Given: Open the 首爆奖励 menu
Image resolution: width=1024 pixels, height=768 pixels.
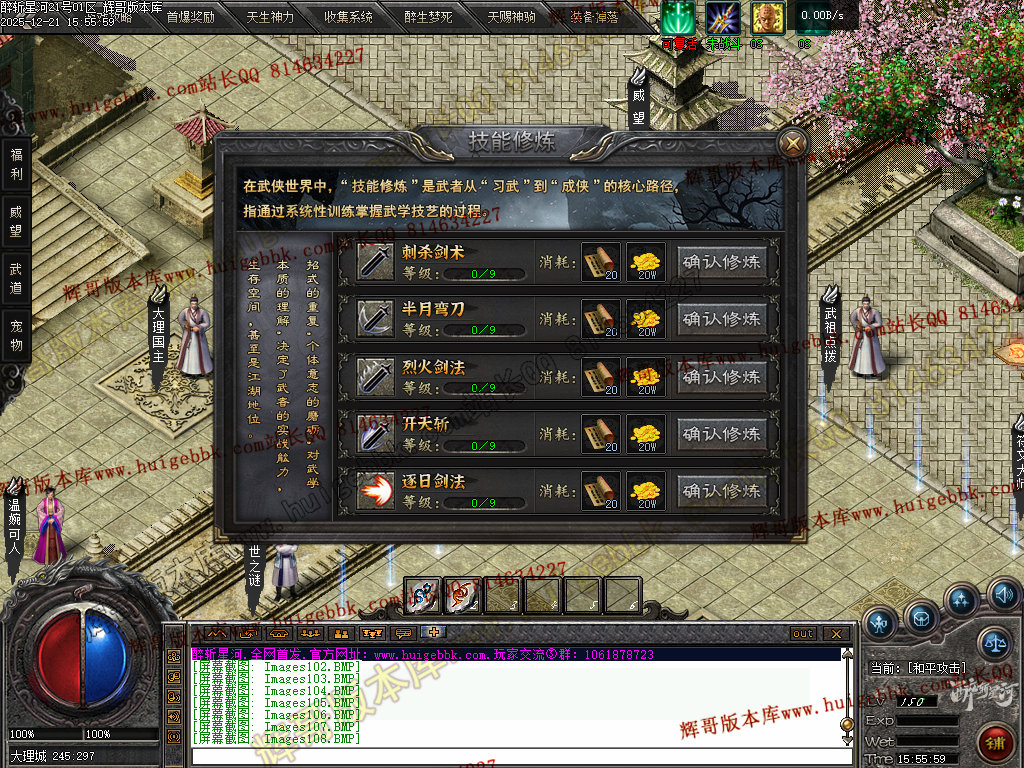Looking at the screenshot, I should pos(190,17).
